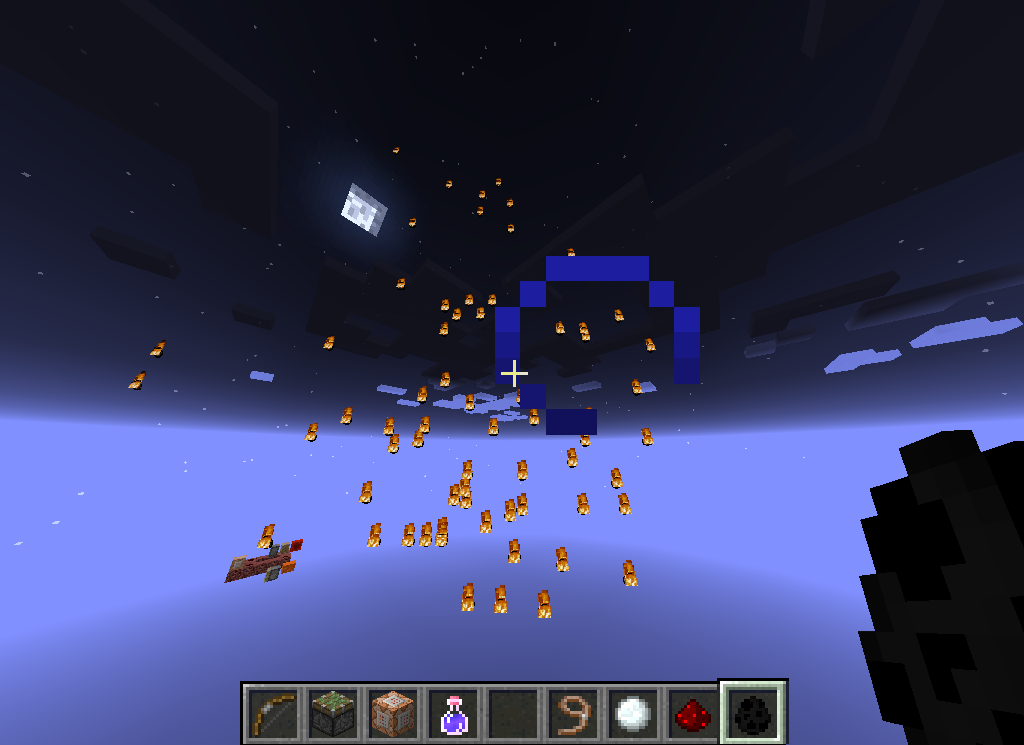1024x745 pixels.
Task: Pick the purple potion bottle slot
Action: [x=452, y=714]
